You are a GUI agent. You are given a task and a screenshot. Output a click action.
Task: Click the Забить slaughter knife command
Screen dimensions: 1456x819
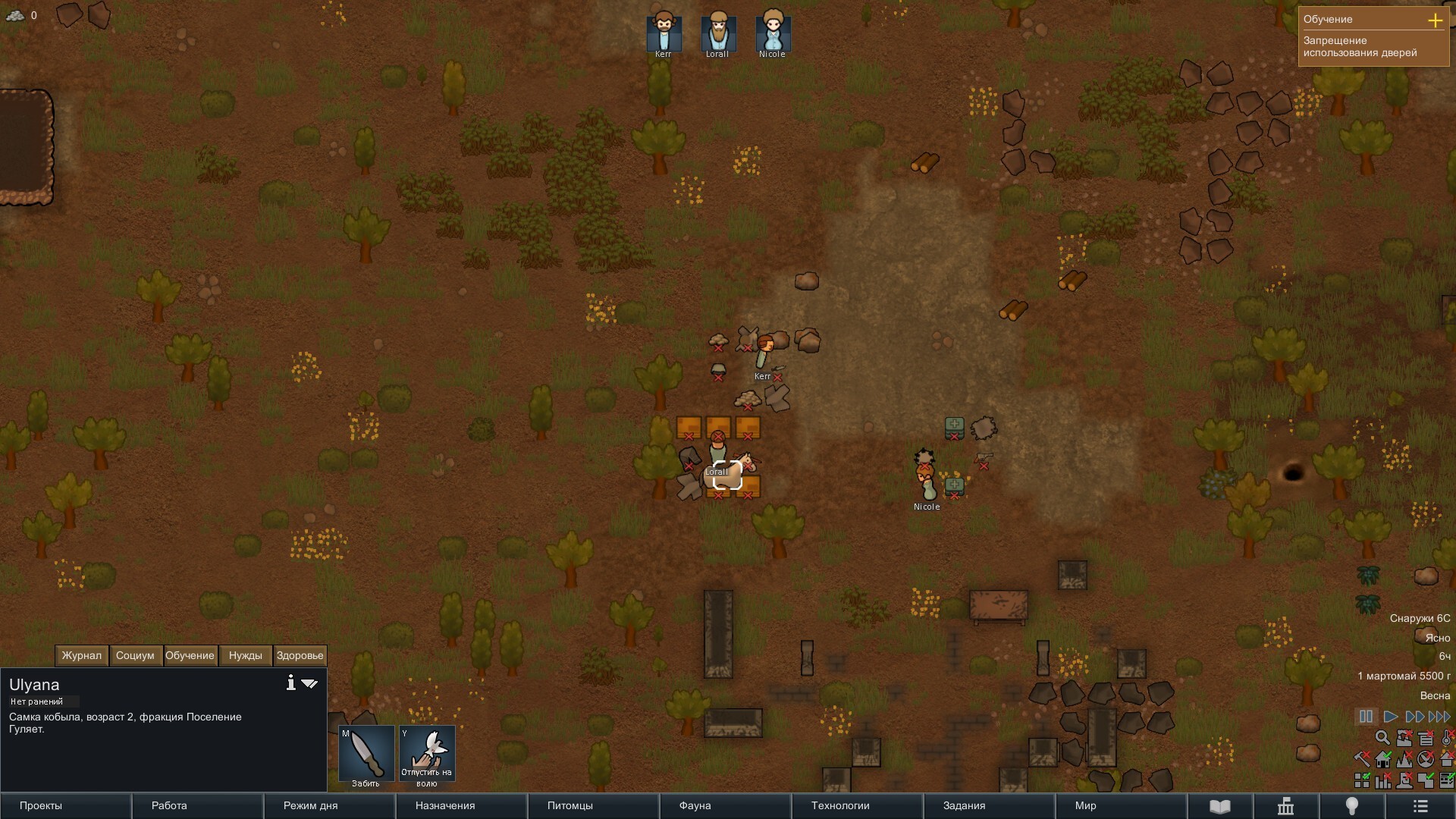coord(366,754)
